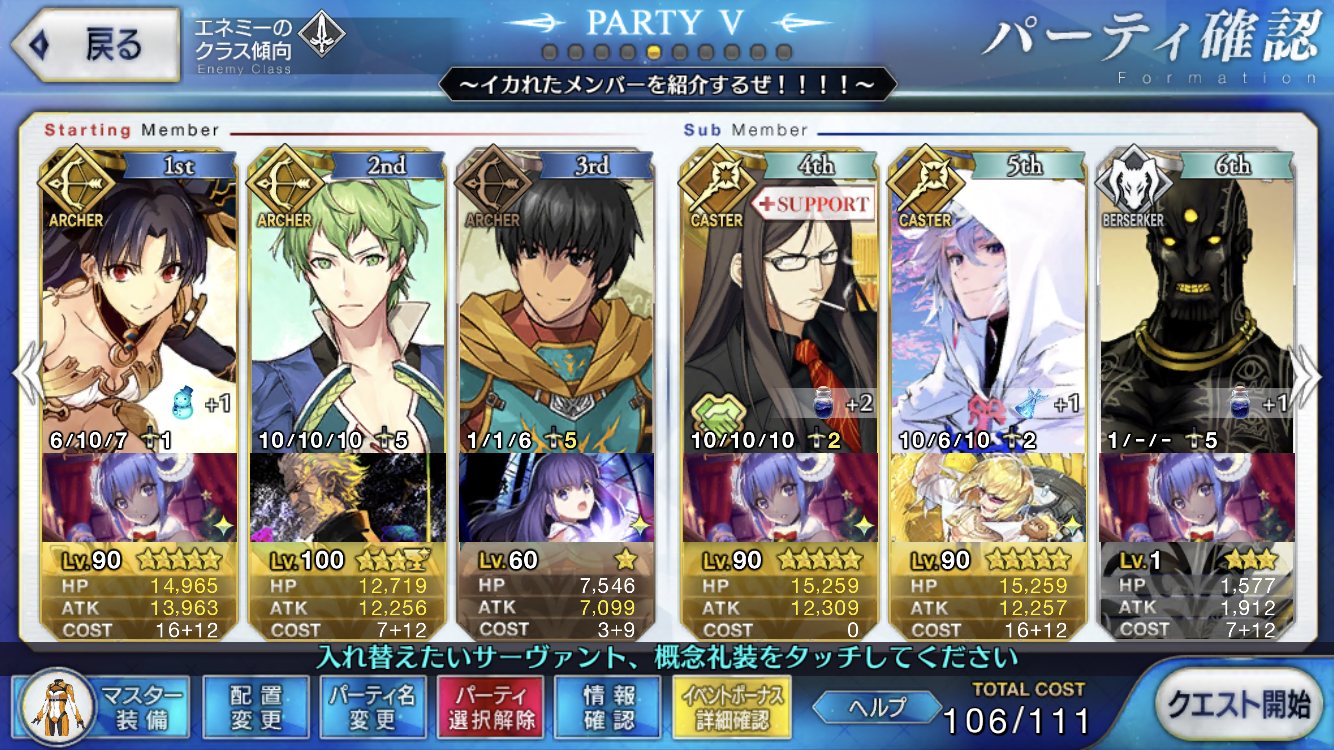Select the 1st slot Archer servant card

click(x=140, y=300)
